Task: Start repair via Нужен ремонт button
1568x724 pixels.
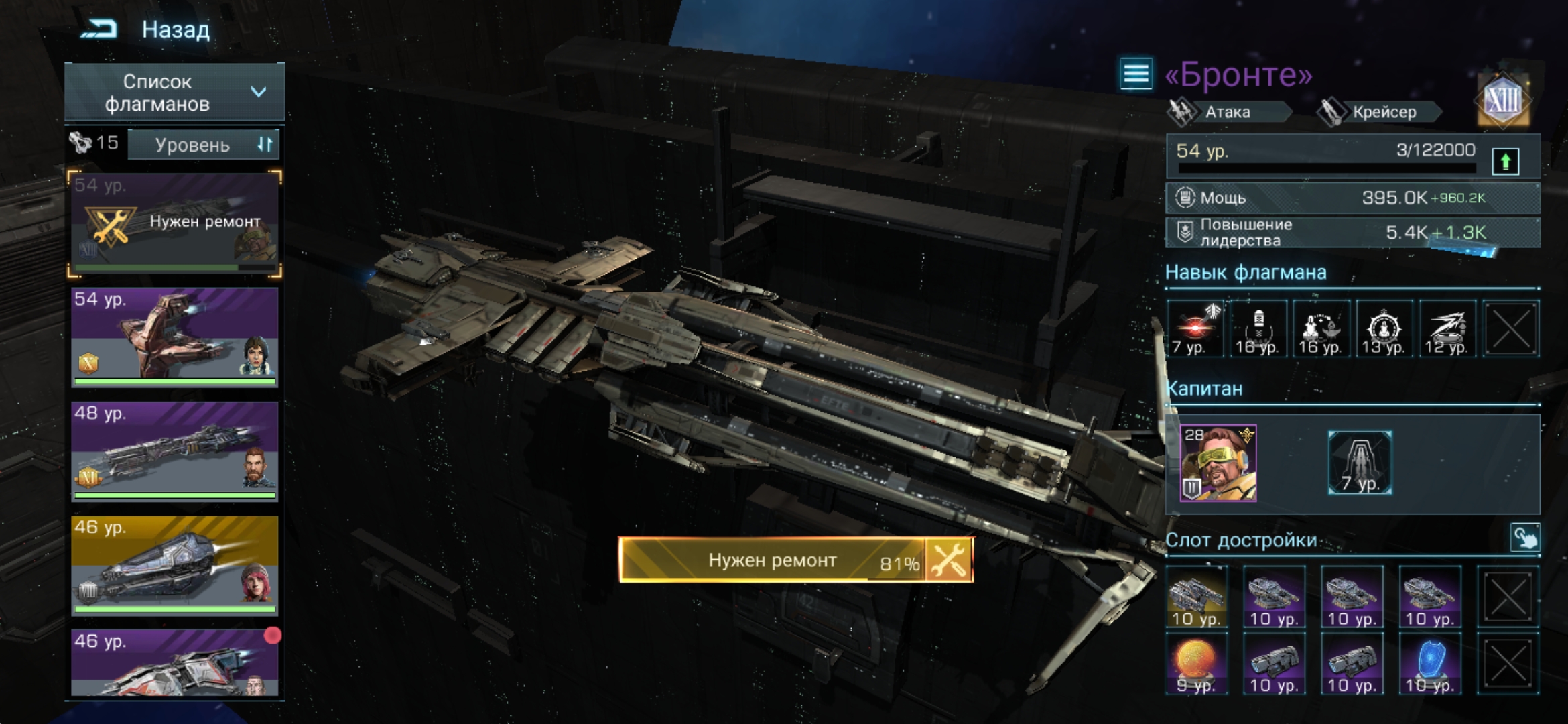Action: coord(795,560)
